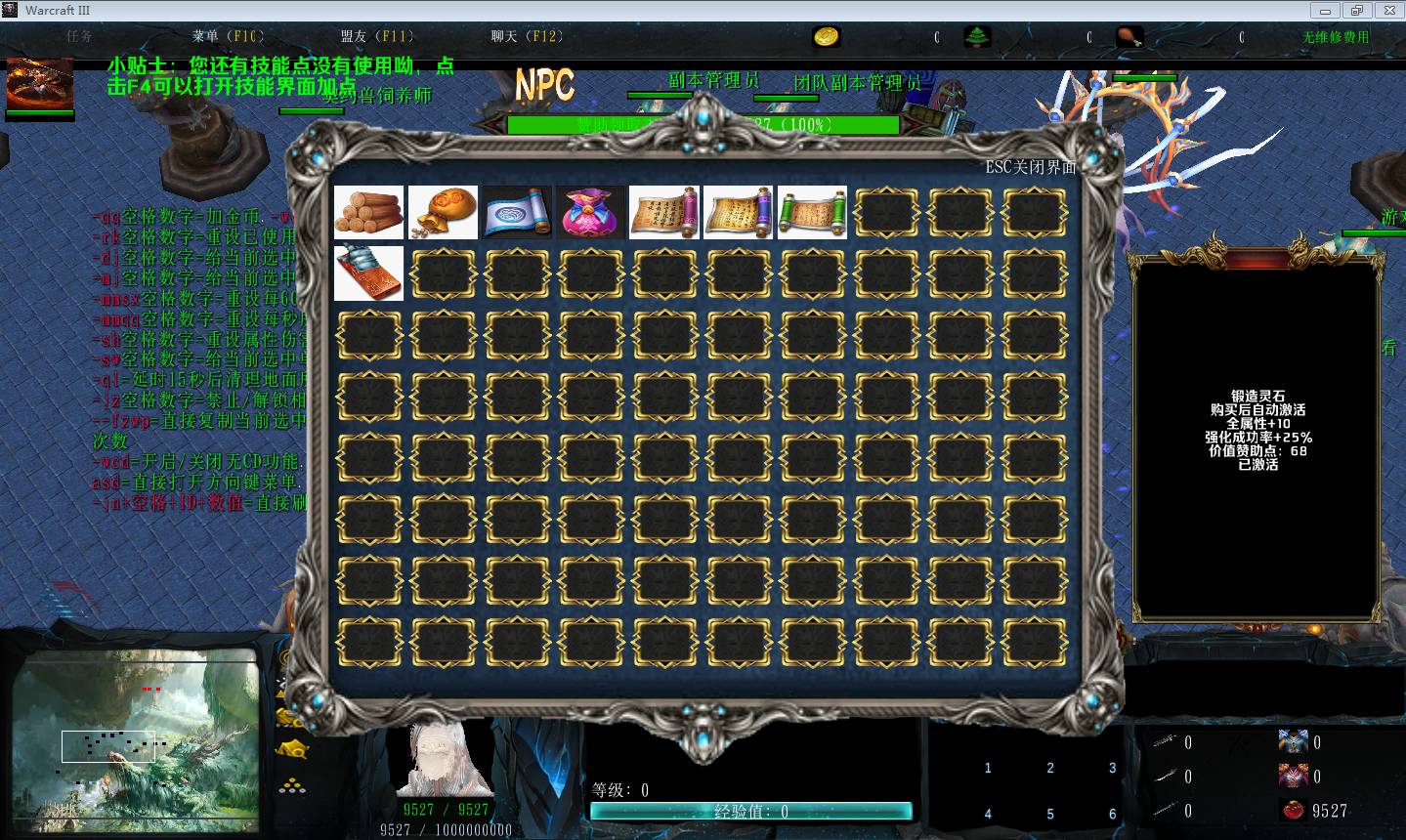The width and height of the screenshot is (1406, 840).
Task: Open the 聊天 (F12) chat log
Action: pos(527,36)
